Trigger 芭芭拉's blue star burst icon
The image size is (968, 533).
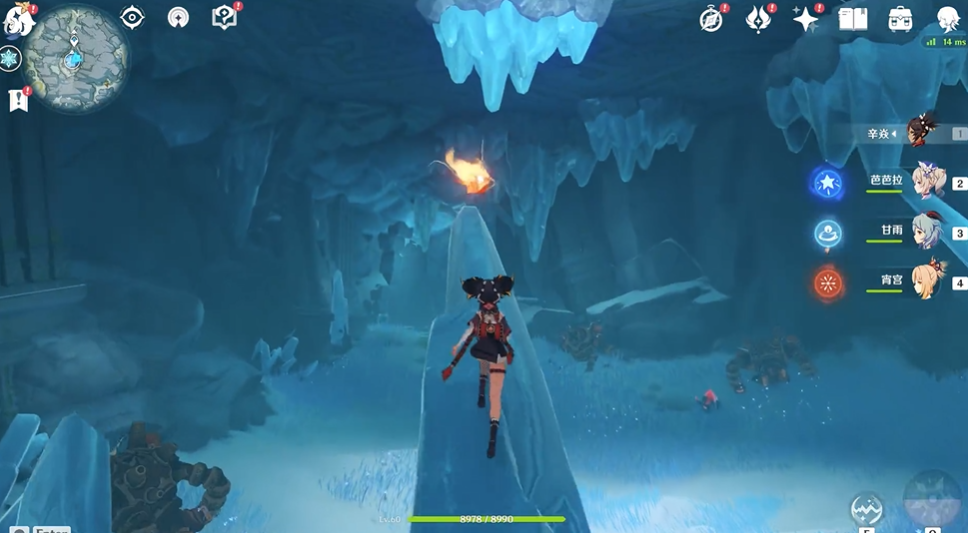(828, 182)
